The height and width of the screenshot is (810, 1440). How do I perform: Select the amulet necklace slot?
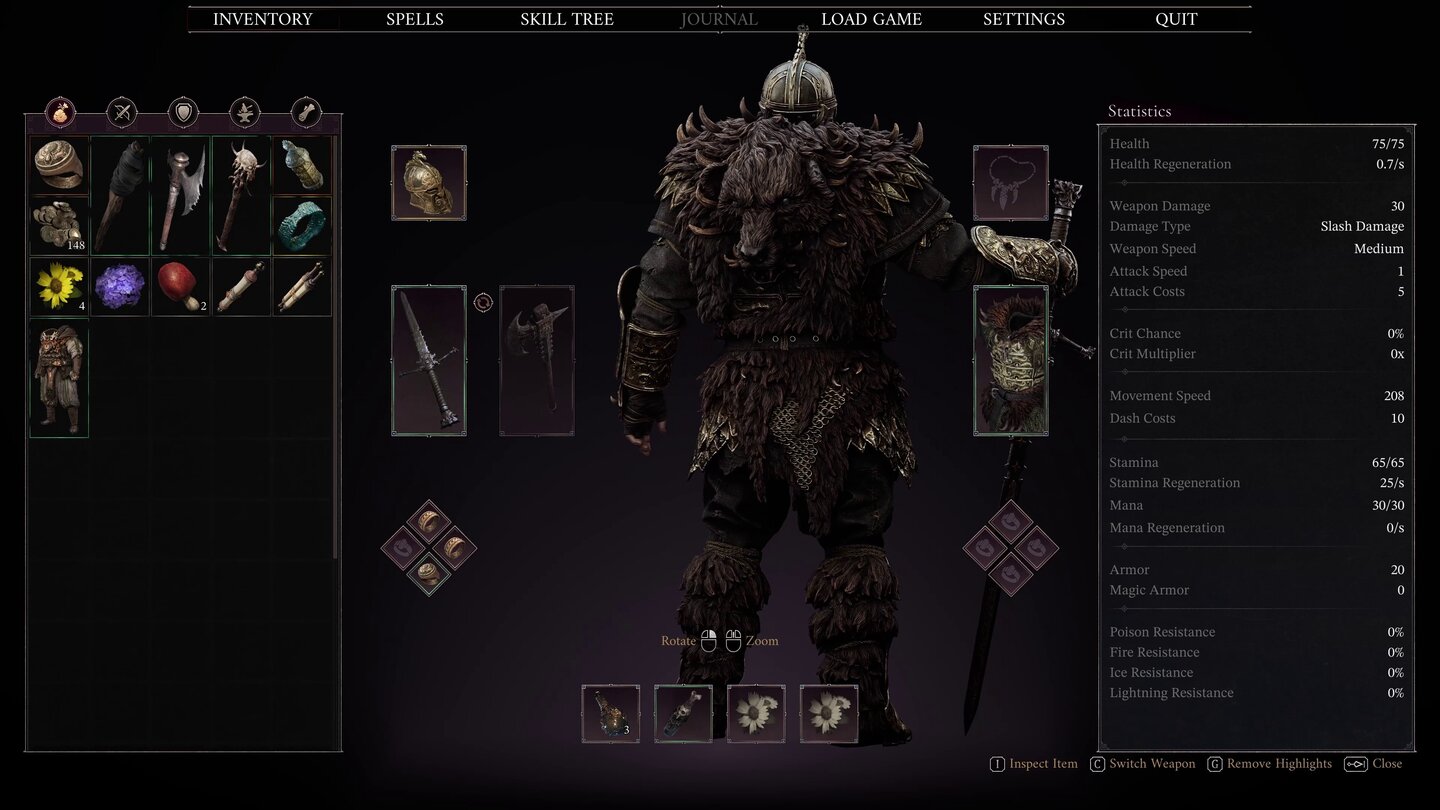(x=1010, y=183)
